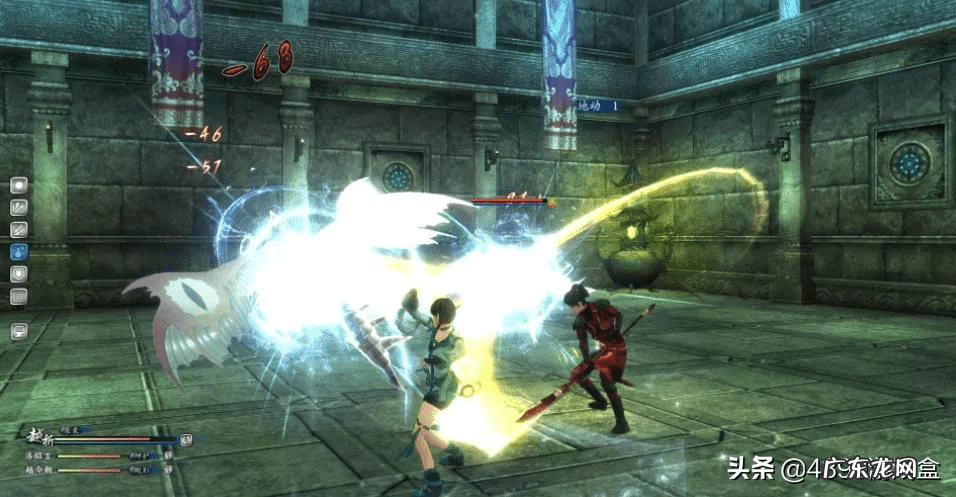956x497 pixels.
Task: Open the chat bubble icon in the sidebar
Action: tap(18, 331)
